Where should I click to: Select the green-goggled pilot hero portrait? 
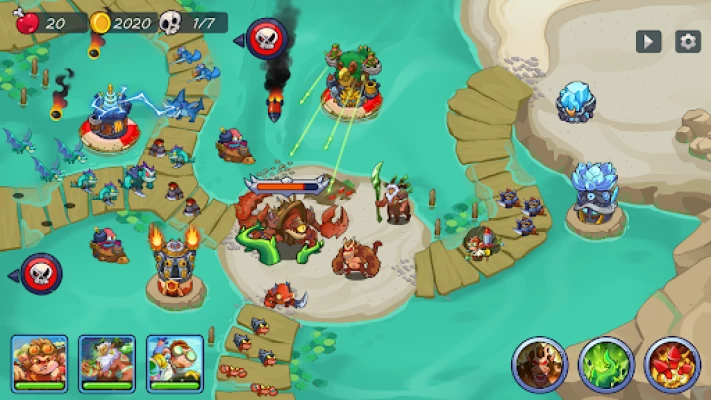[x=175, y=361]
